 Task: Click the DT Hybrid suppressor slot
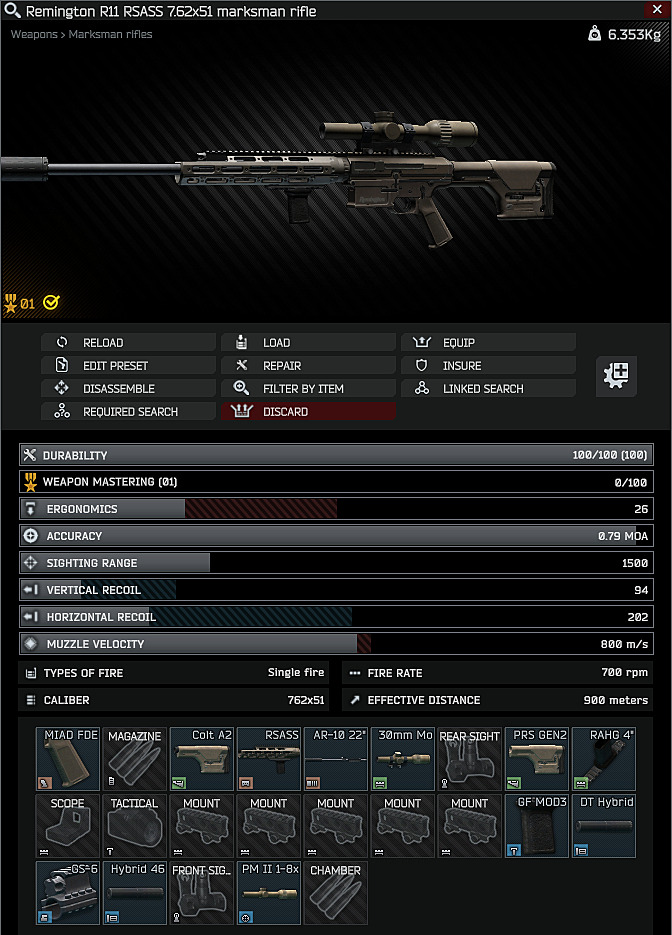point(604,826)
